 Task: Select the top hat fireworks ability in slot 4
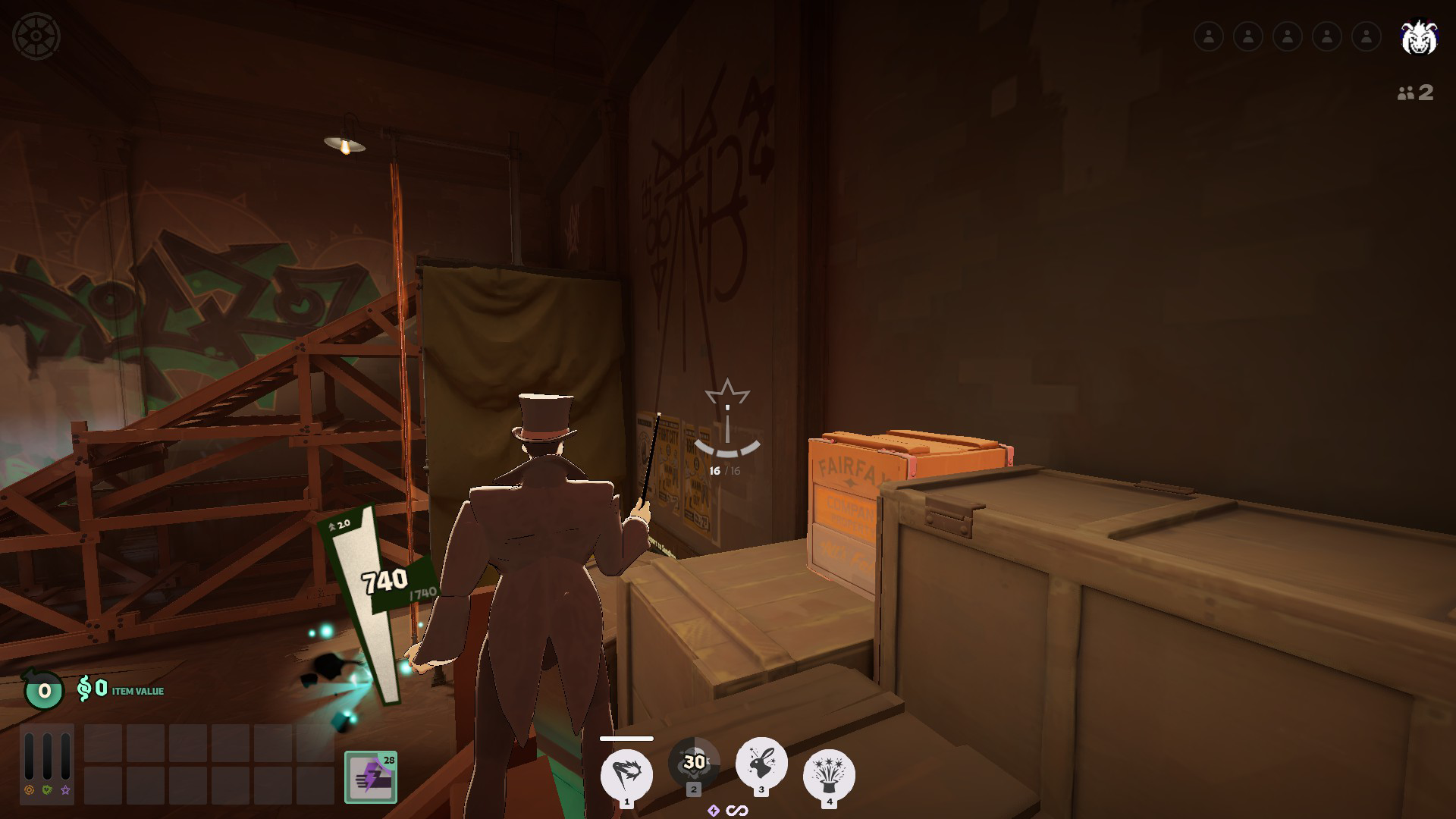point(830,773)
